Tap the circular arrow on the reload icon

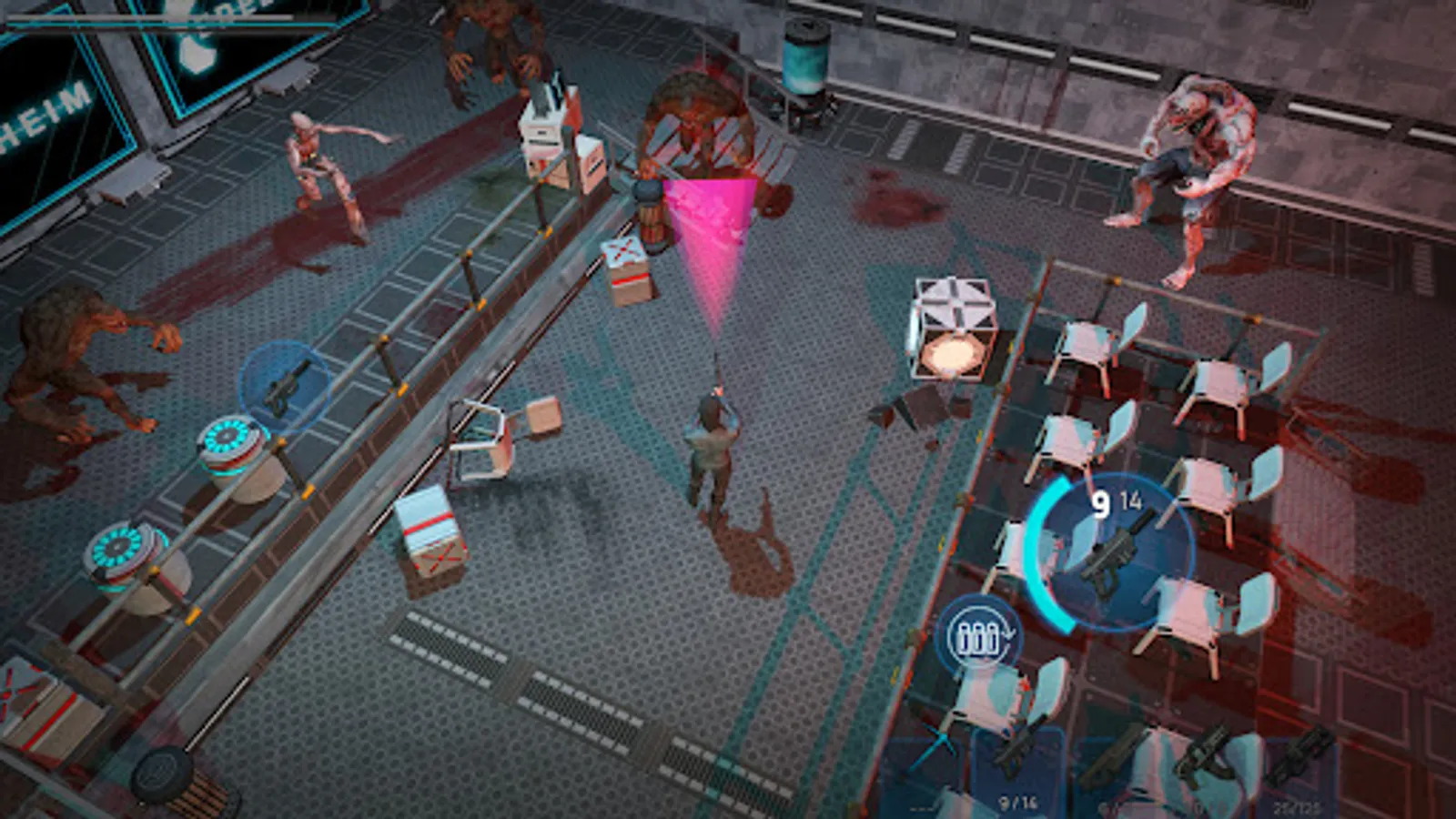pyautogui.click(x=1007, y=634)
